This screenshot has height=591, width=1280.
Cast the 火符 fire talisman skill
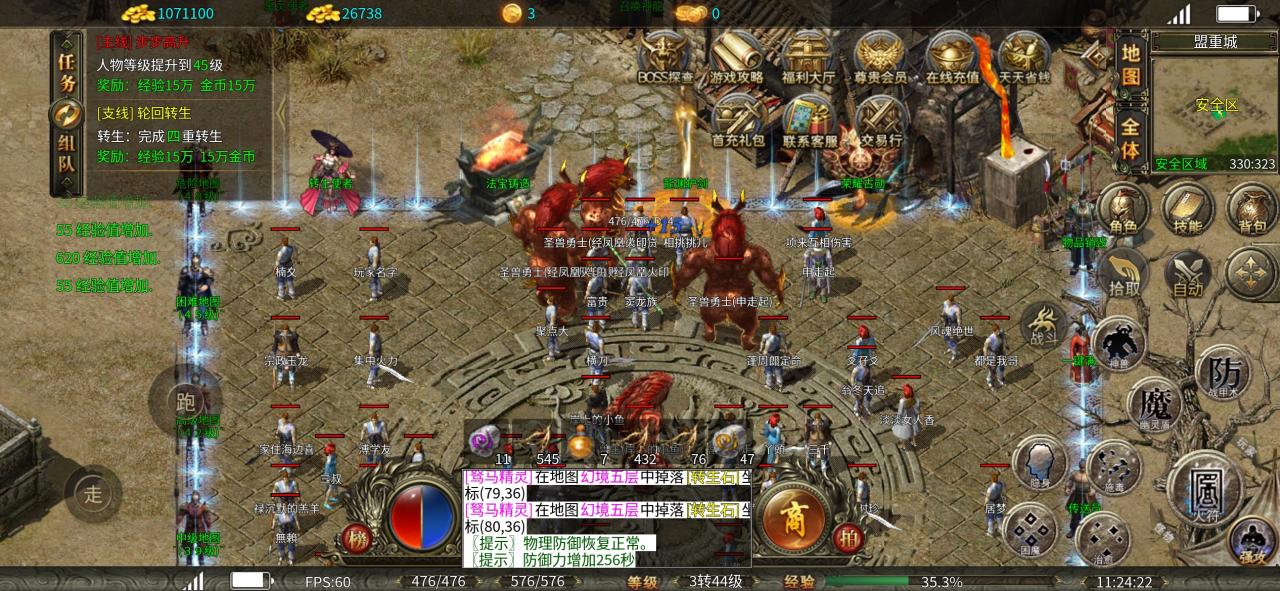click(x=1204, y=489)
